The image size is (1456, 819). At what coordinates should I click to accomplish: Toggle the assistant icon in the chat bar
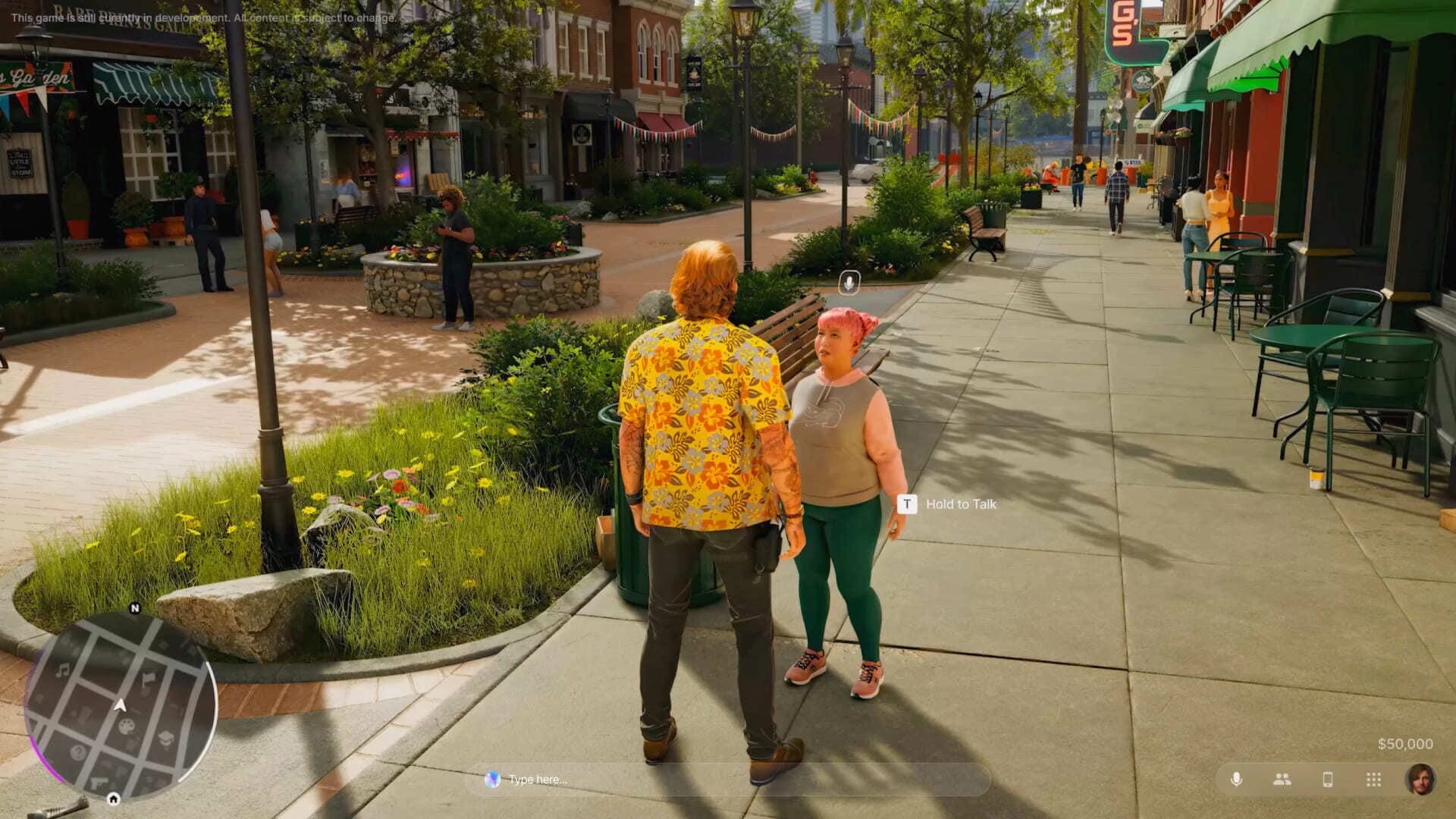tap(494, 778)
